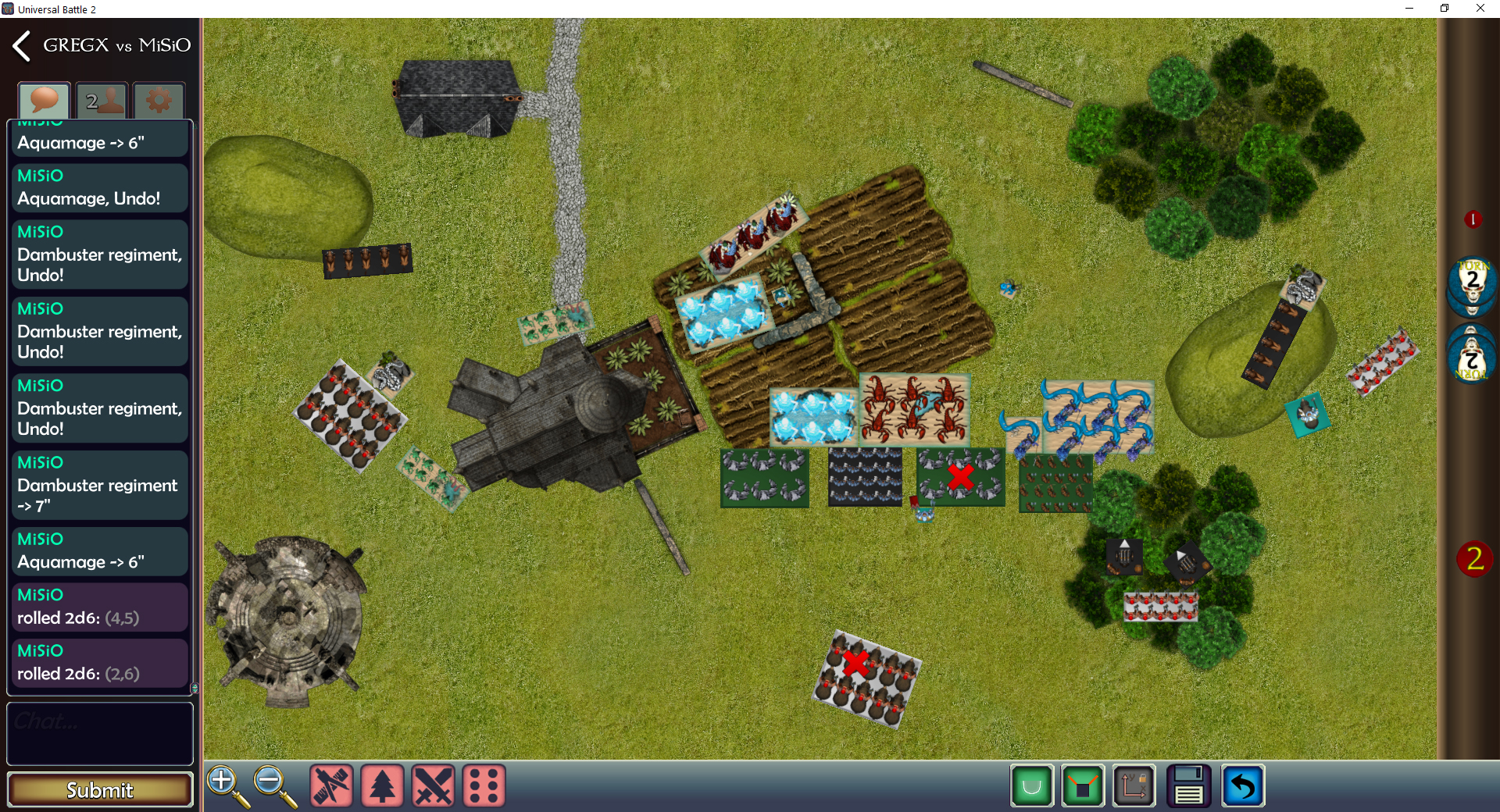Screen dimensions: 1500x812
Task: Go back using the arrow beside GREGX vs MiSiO
Action: (x=21, y=45)
